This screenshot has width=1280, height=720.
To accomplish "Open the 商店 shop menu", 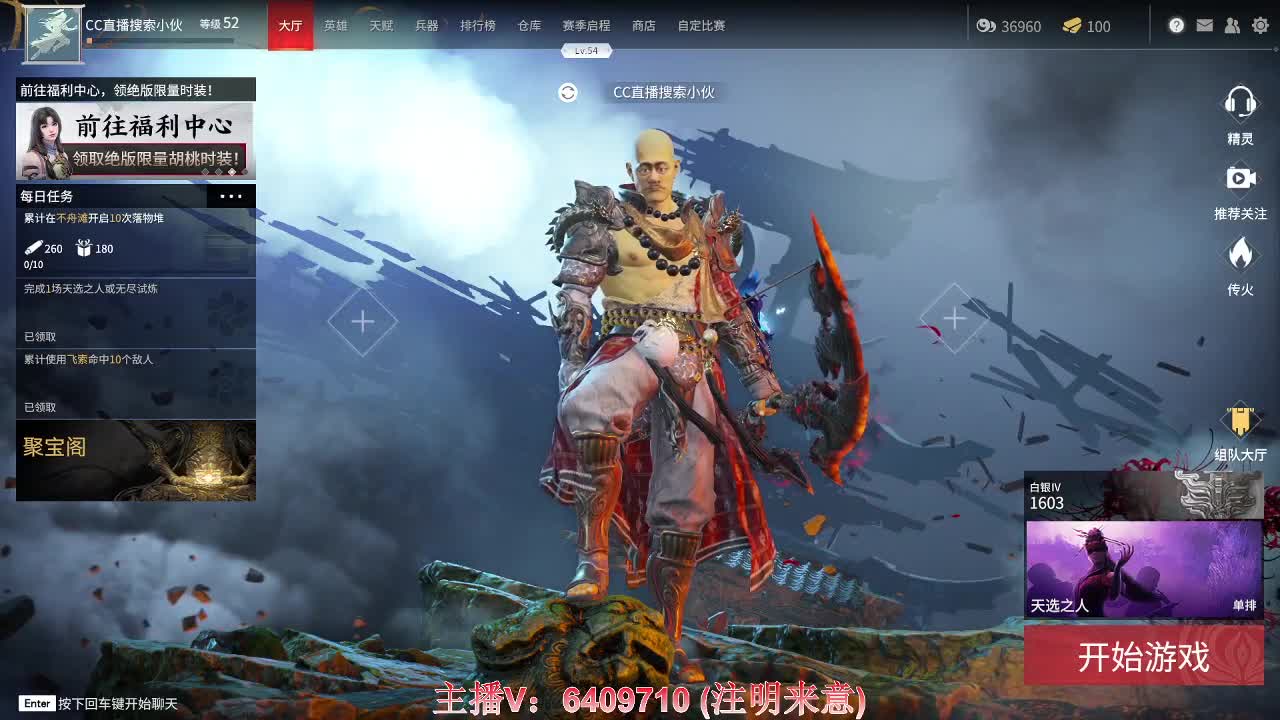I will (x=643, y=26).
